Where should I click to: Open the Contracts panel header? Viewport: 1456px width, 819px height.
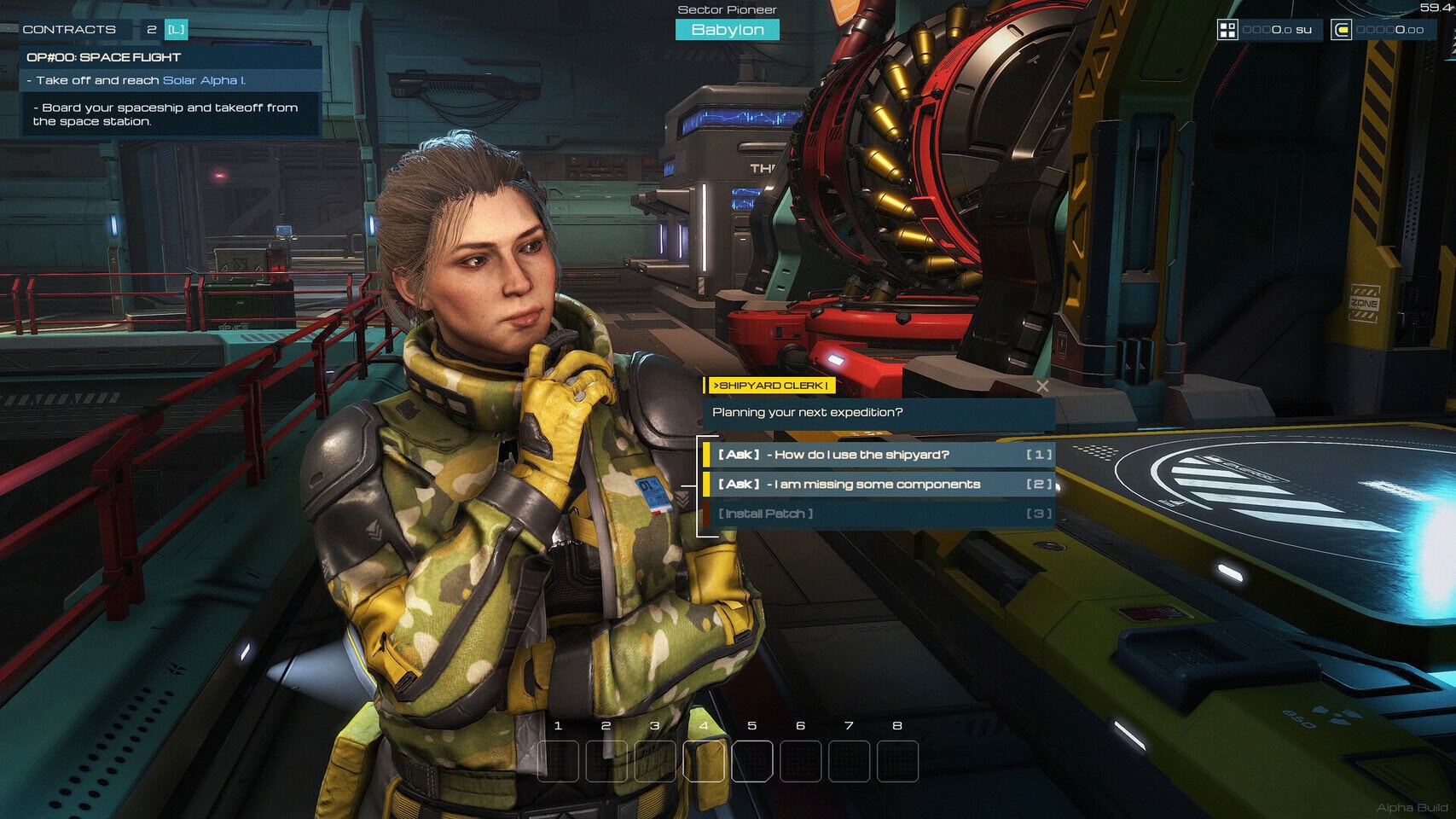[x=69, y=30]
